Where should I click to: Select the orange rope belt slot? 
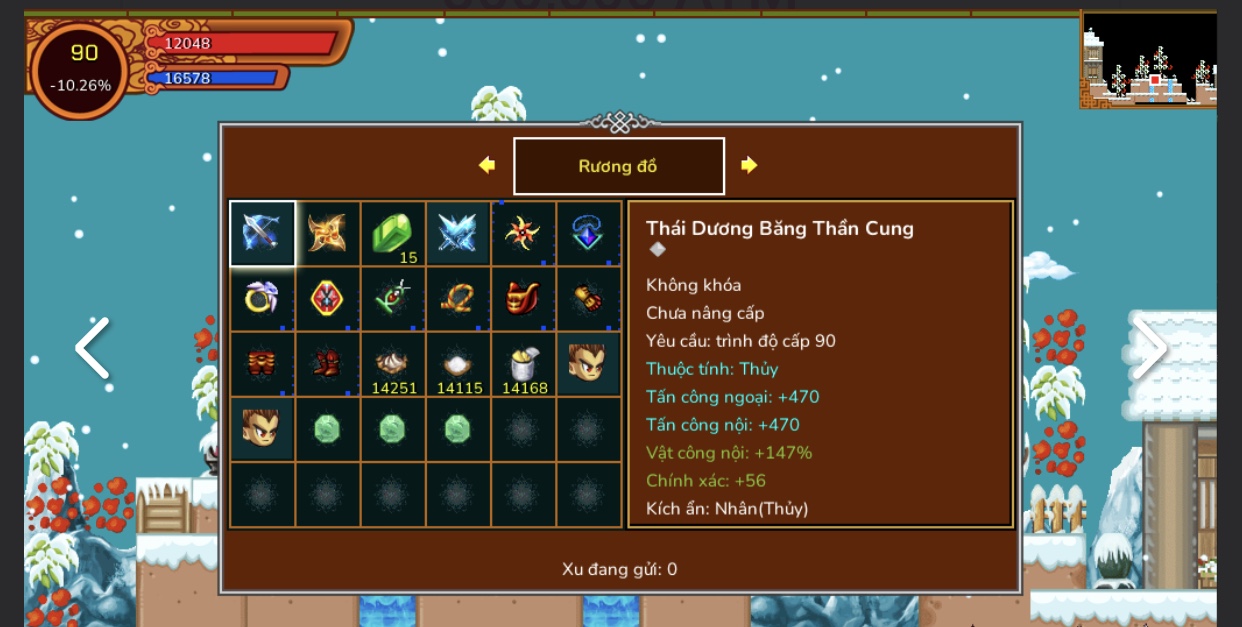click(458, 298)
